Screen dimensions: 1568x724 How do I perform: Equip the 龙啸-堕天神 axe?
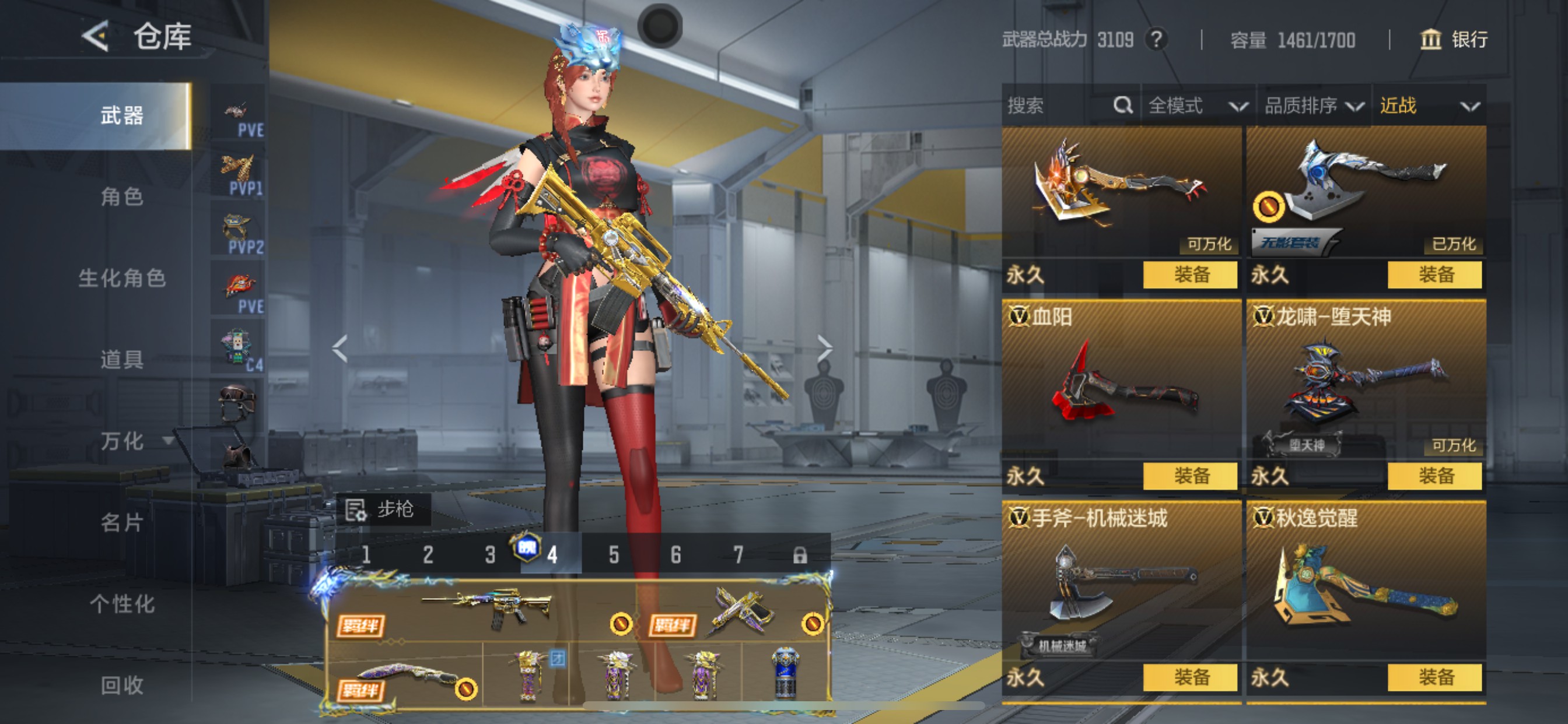tap(1434, 476)
